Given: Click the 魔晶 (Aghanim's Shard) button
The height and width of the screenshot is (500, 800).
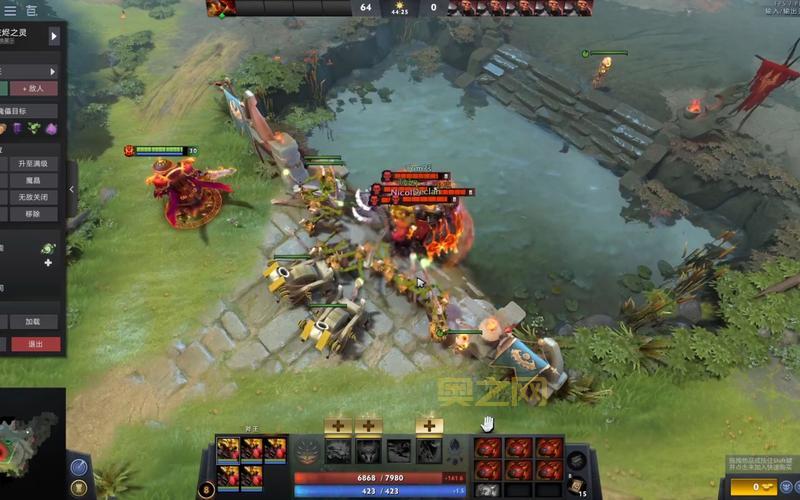Looking at the screenshot, I should tap(33, 180).
